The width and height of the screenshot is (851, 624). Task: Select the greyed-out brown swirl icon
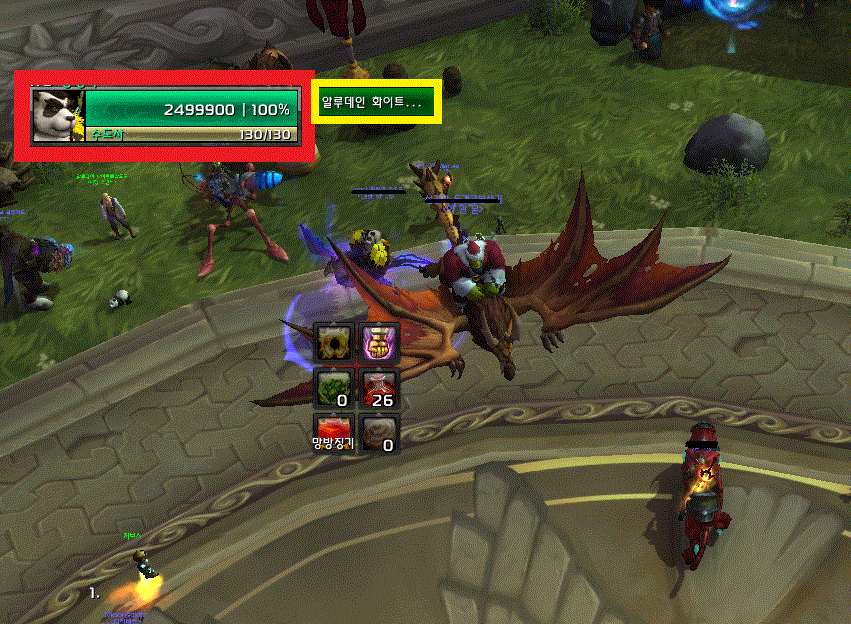click(x=379, y=432)
